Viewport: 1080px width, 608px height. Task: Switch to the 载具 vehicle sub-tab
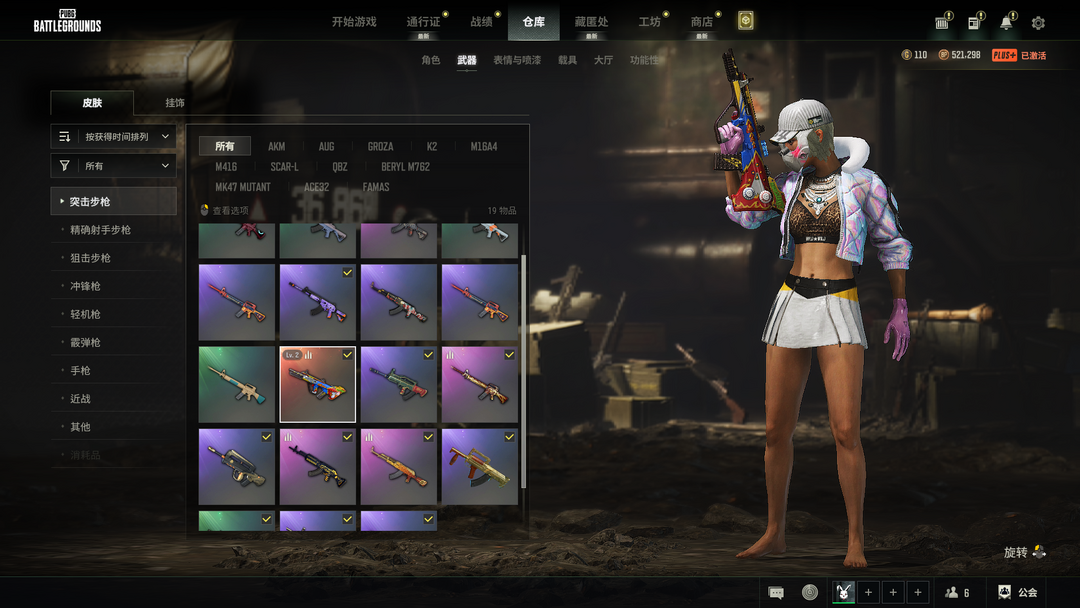[x=567, y=60]
